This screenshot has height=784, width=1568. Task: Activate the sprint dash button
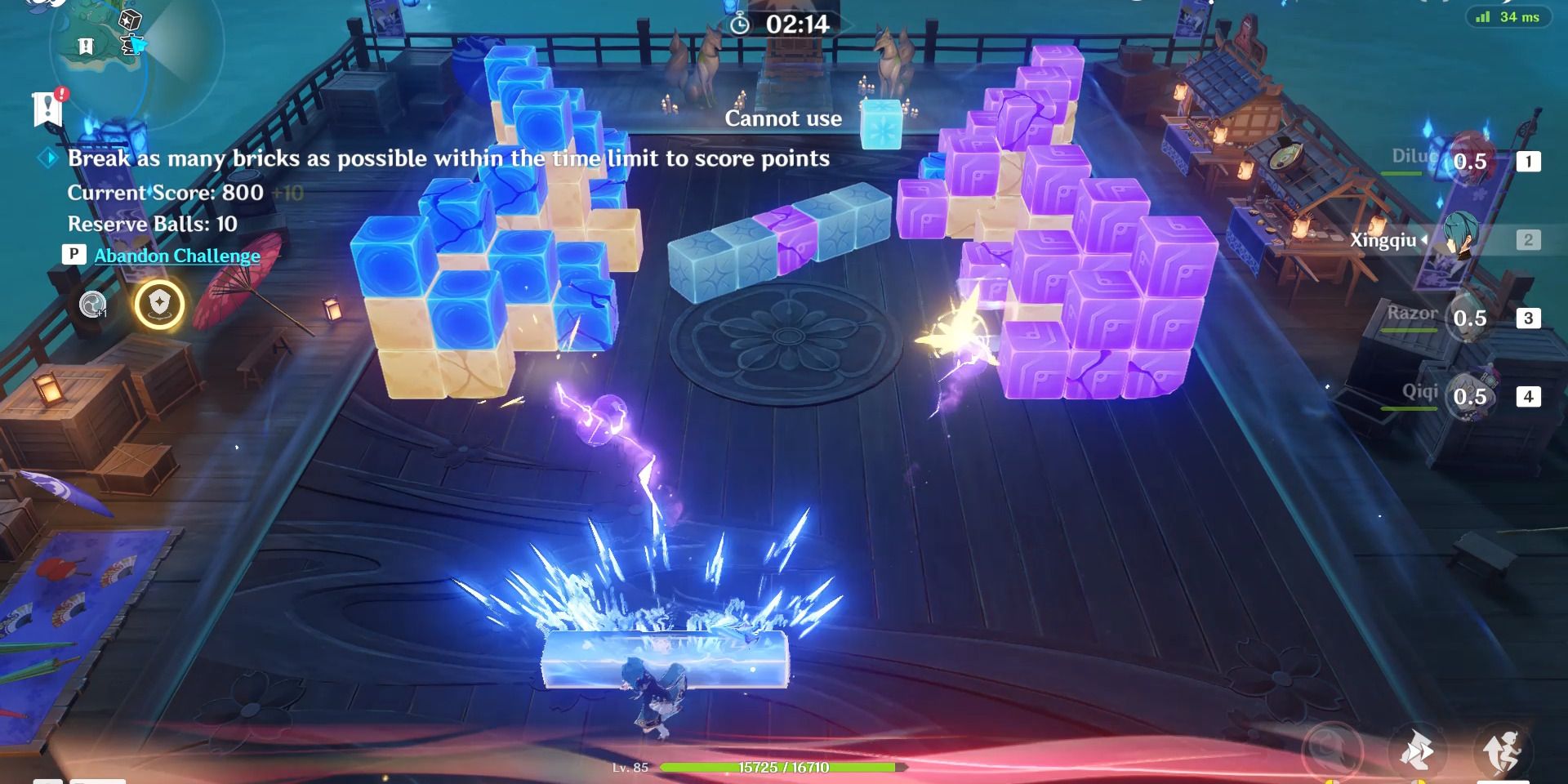(x=1503, y=751)
